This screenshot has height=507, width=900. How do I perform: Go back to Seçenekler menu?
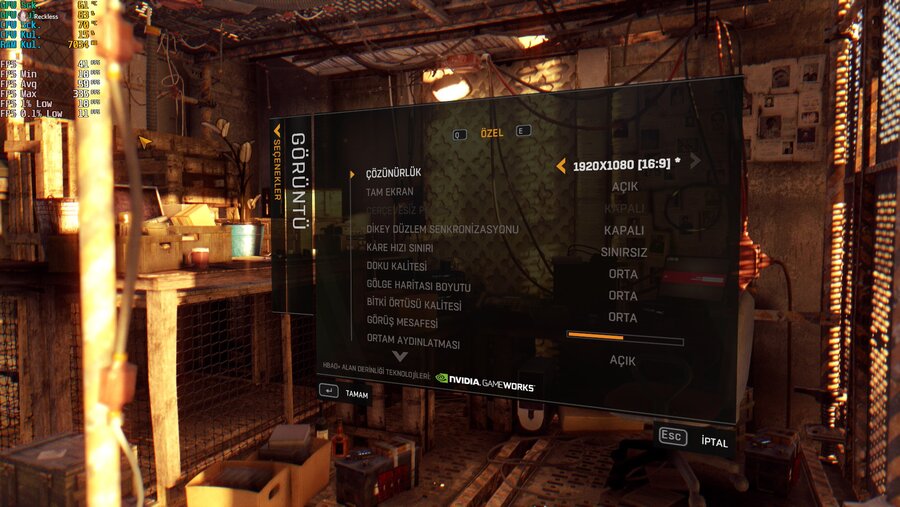pyautogui.click(x=278, y=163)
